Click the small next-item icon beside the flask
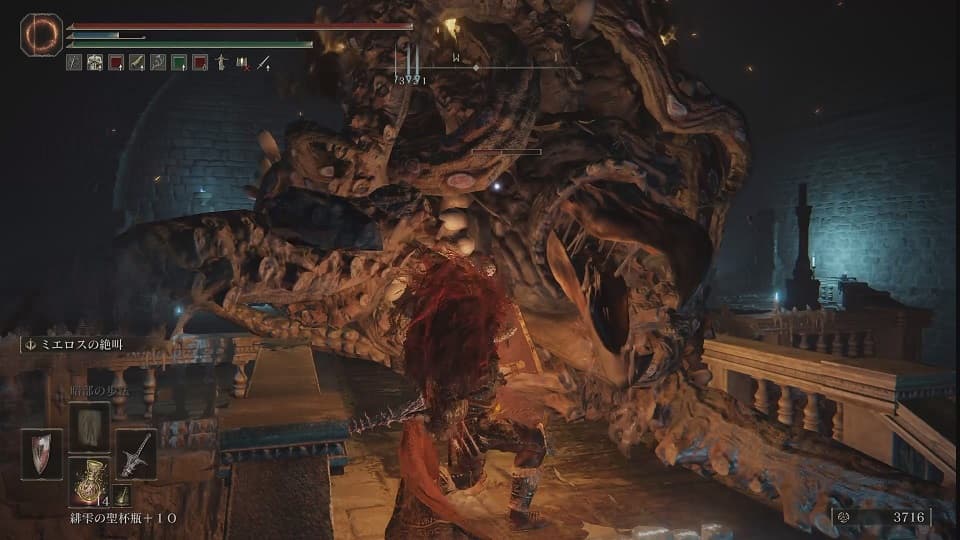This screenshot has height=540, width=960. (120, 494)
